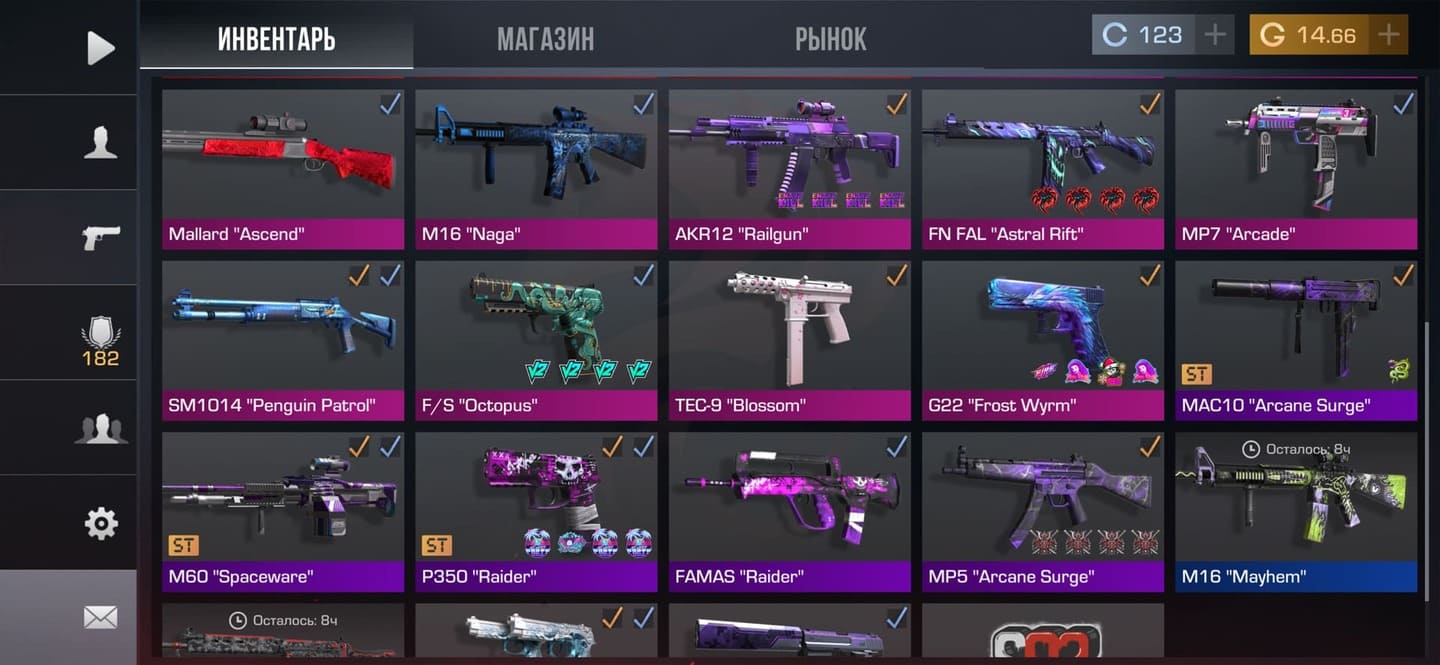Screen dimensions: 1440x665
Task: Select the Mallard "Ascend" skin
Action: [283, 168]
